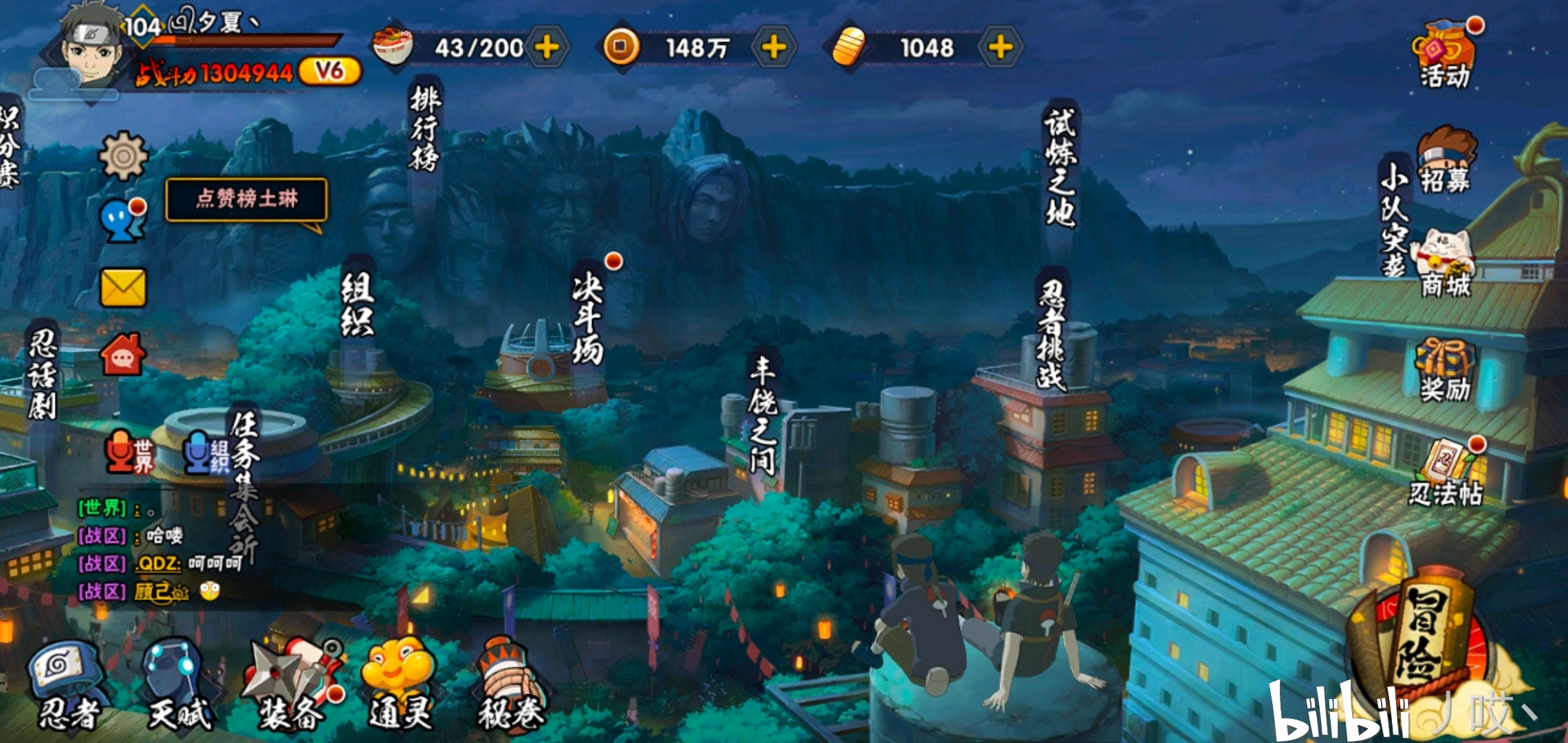Image resolution: width=1568 pixels, height=743 pixels.
Task: Enter 忍者挑战 ninja challenge
Action: coord(1052,334)
